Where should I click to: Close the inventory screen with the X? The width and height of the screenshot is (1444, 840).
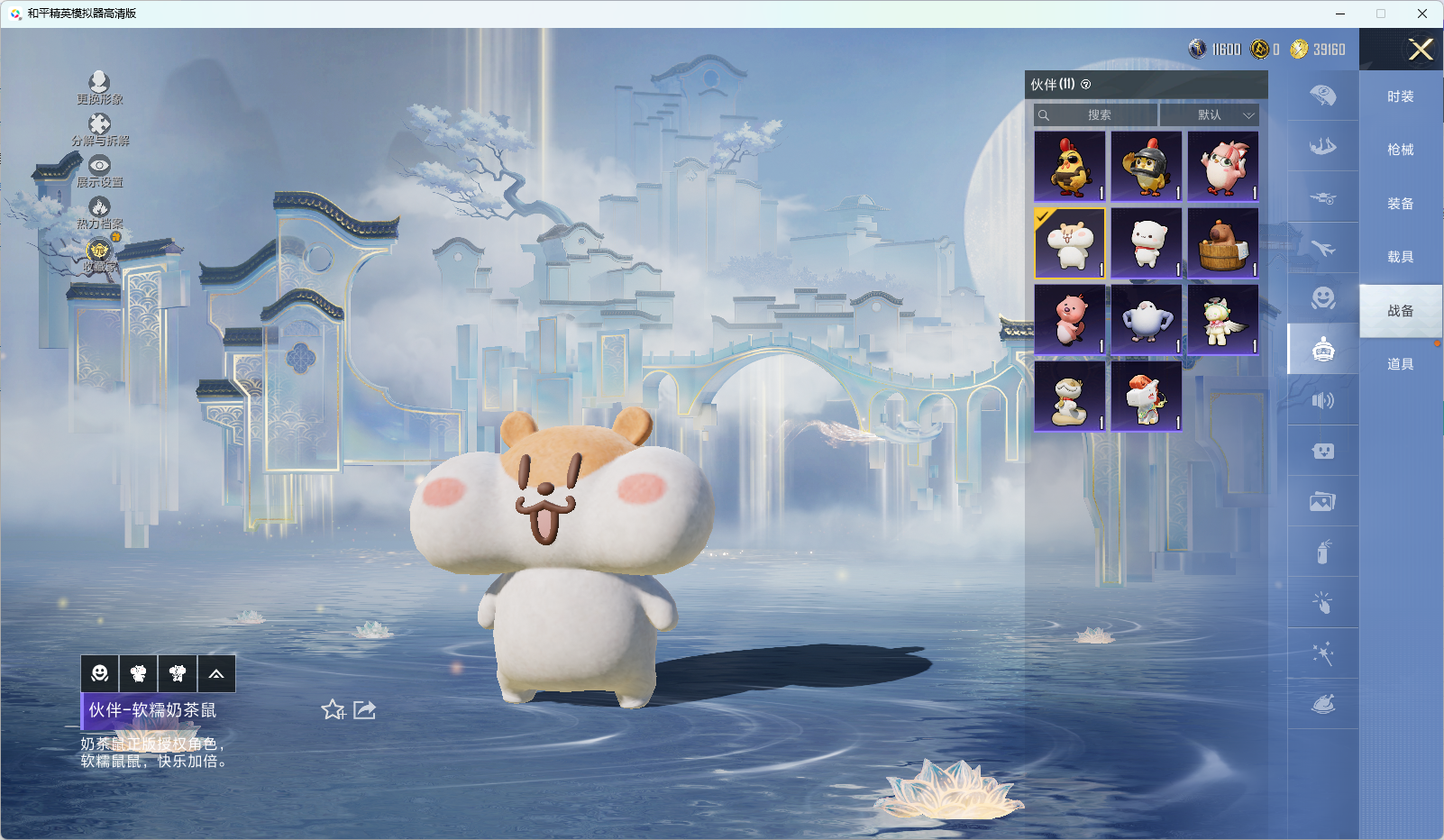pos(1421,50)
